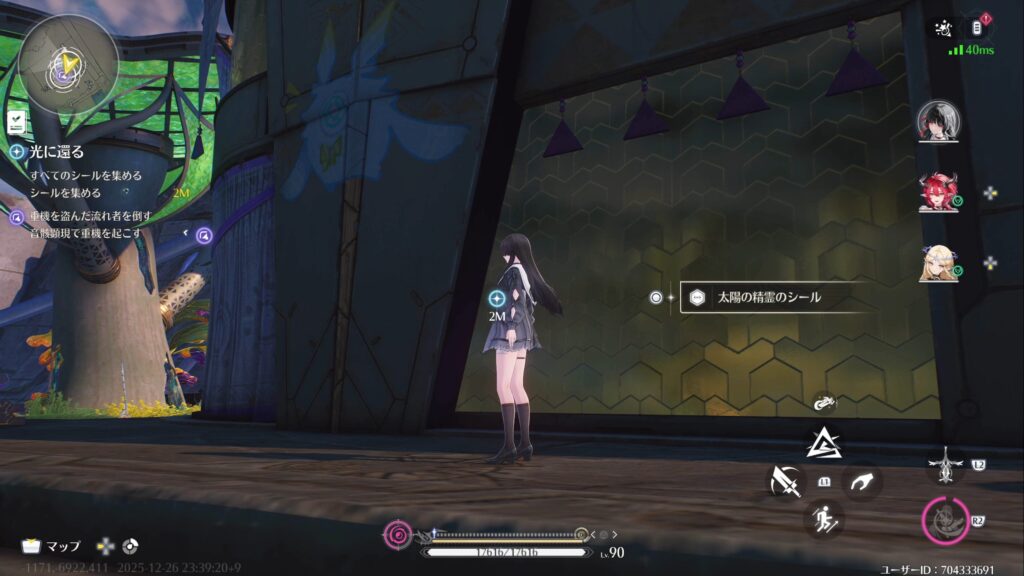Viewport: 1024px width, 576px height.
Task: Use the winged grapple utility tool
Action: pos(945,463)
